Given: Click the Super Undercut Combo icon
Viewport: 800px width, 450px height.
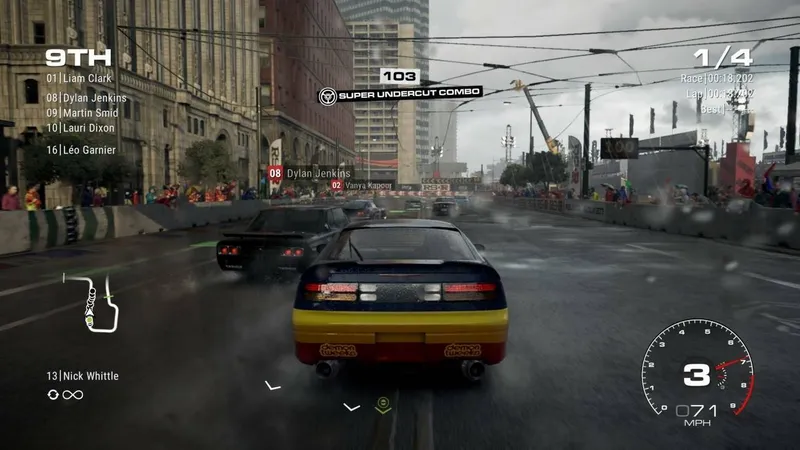Looking at the screenshot, I should click(326, 95).
